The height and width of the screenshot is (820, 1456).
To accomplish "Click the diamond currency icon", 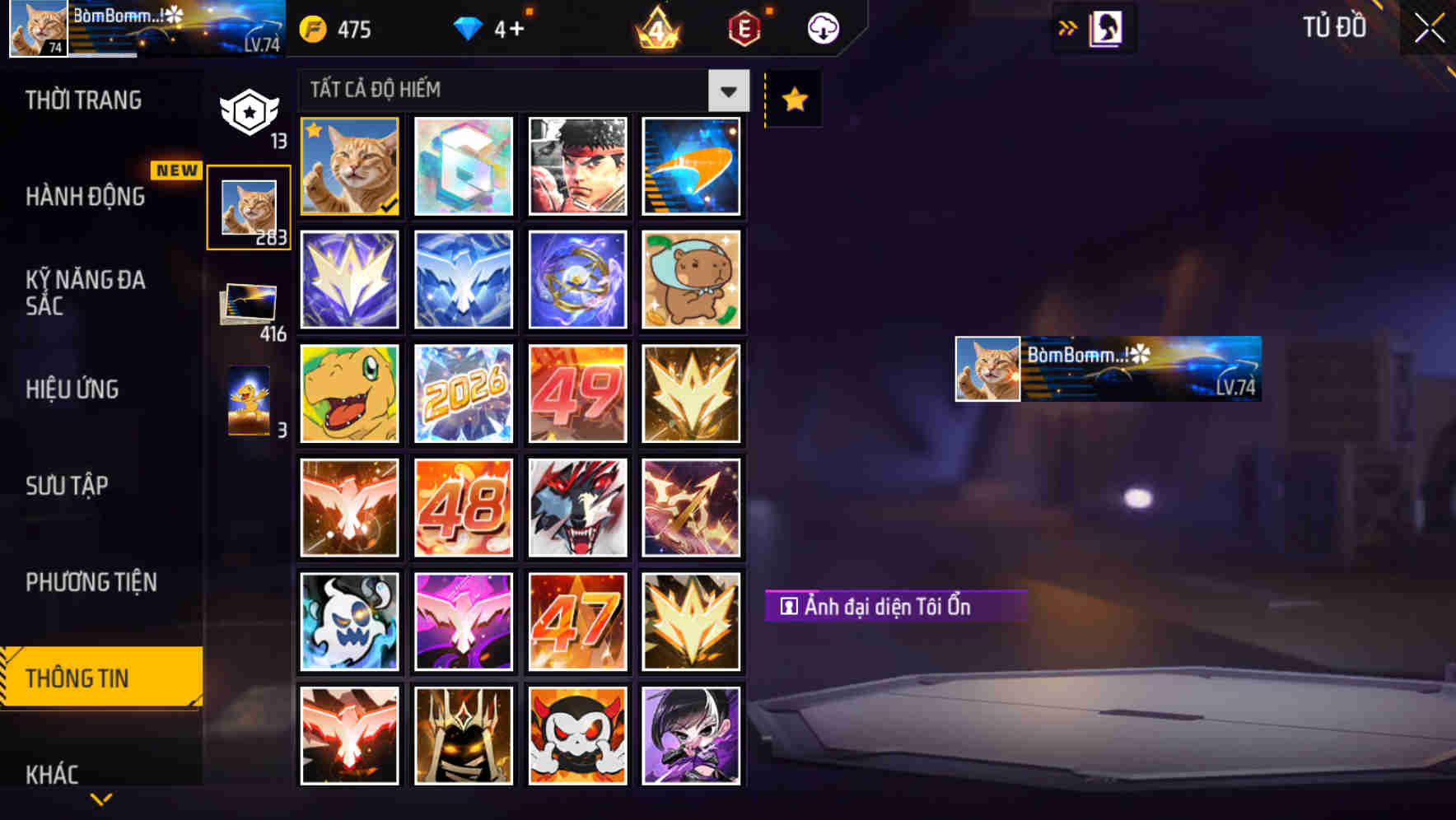I will [469, 27].
